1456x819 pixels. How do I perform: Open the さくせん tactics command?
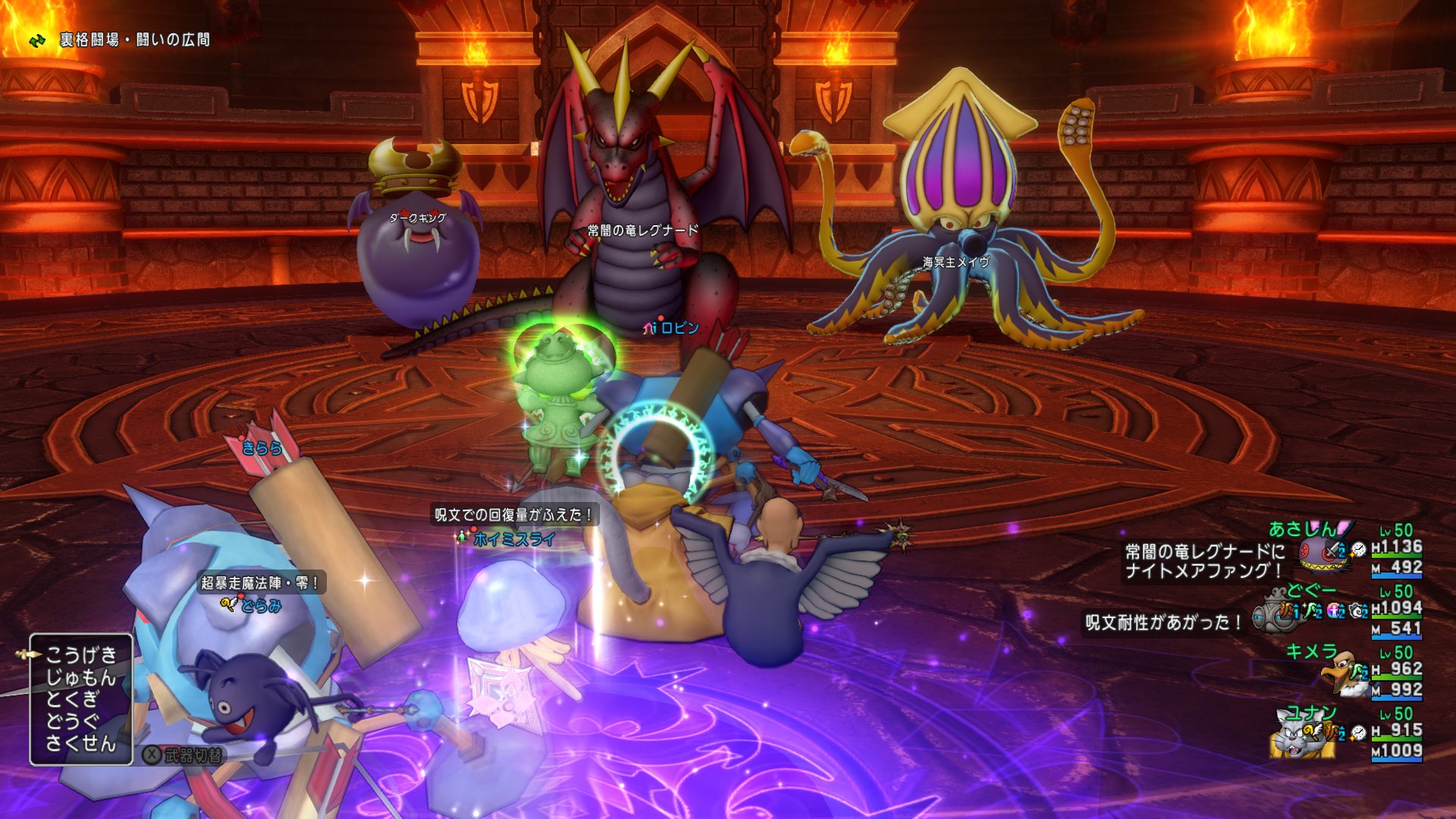click(81, 743)
